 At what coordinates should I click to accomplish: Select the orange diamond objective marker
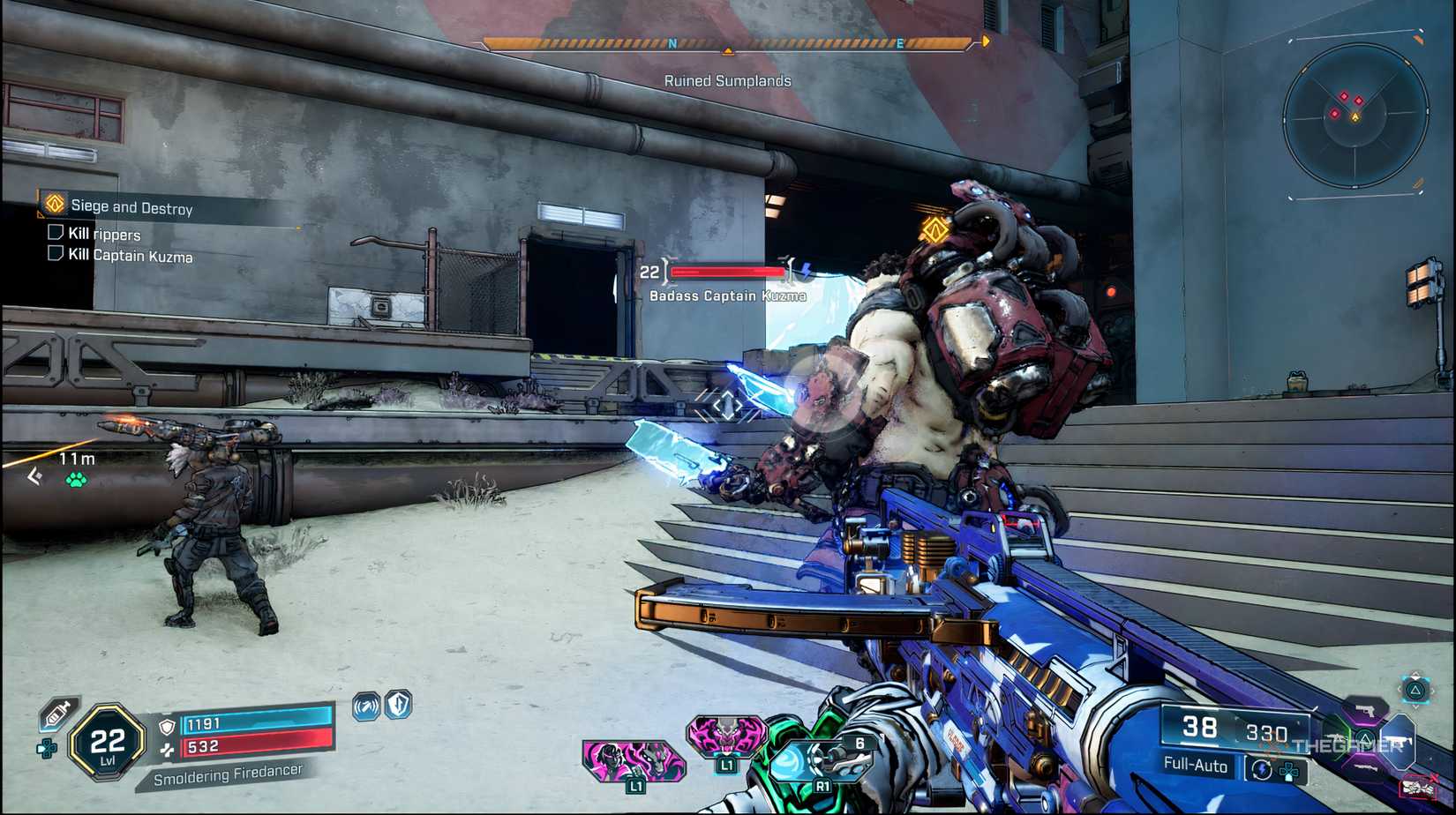coord(934,230)
